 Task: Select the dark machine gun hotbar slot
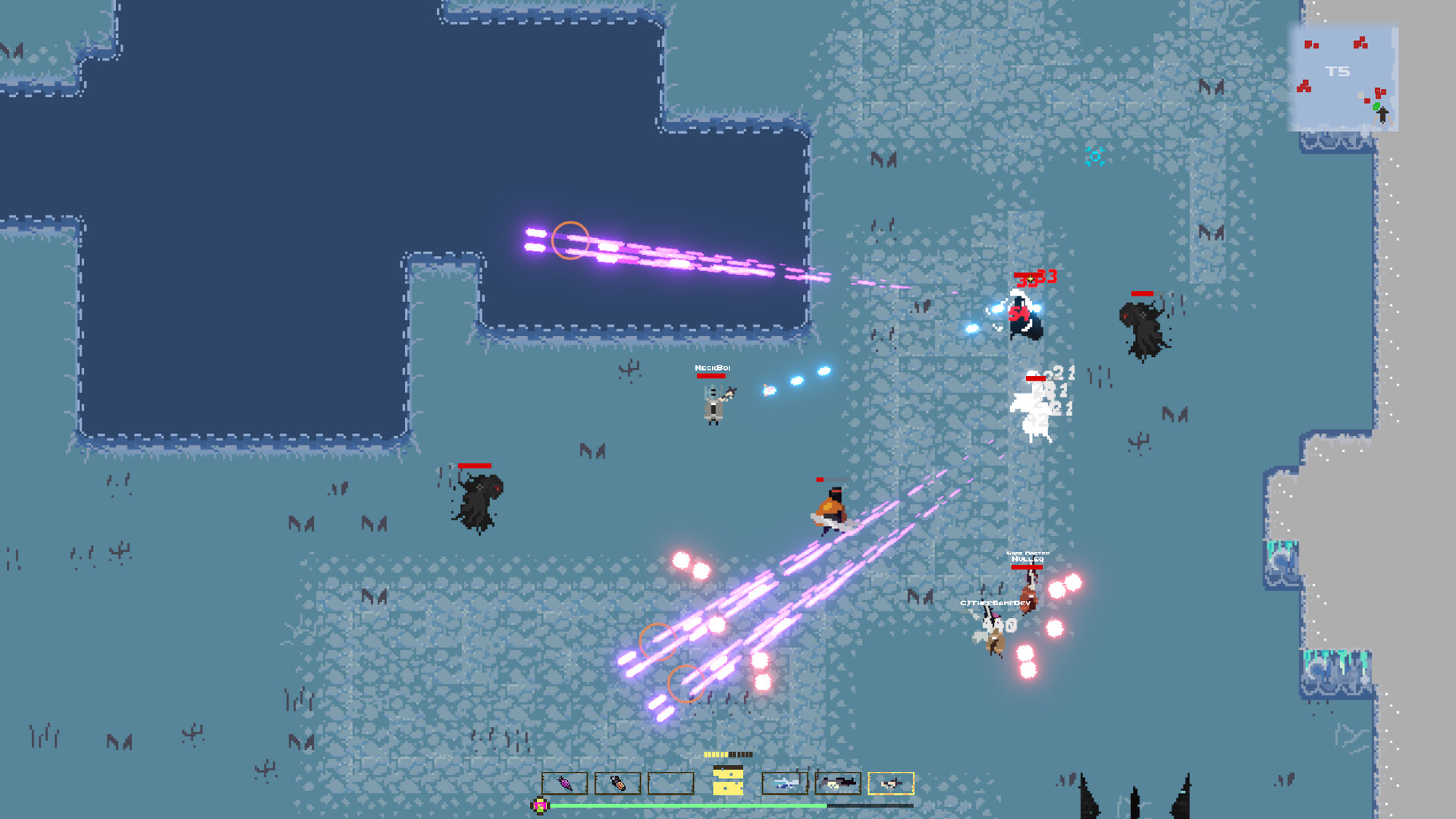[x=839, y=783]
